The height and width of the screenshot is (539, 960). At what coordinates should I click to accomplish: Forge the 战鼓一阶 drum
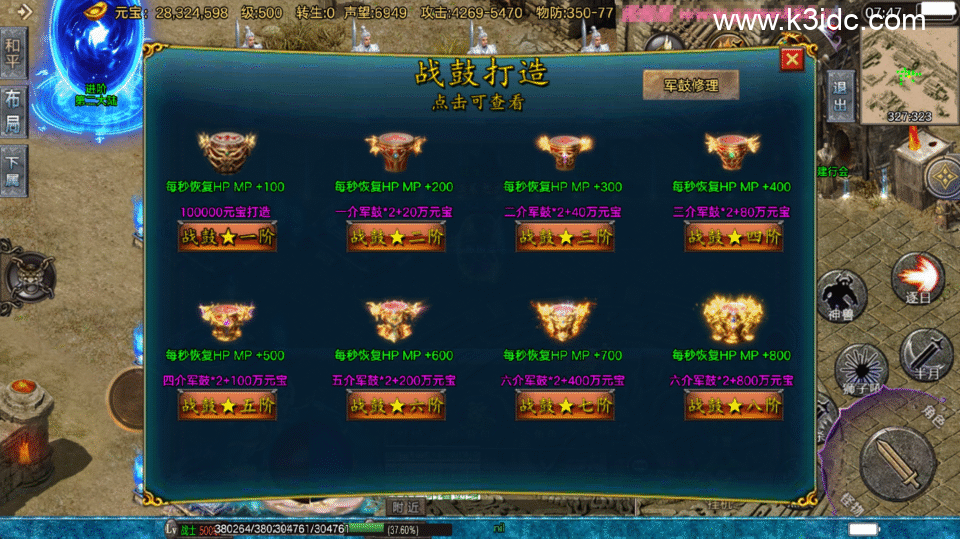[x=227, y=238]
